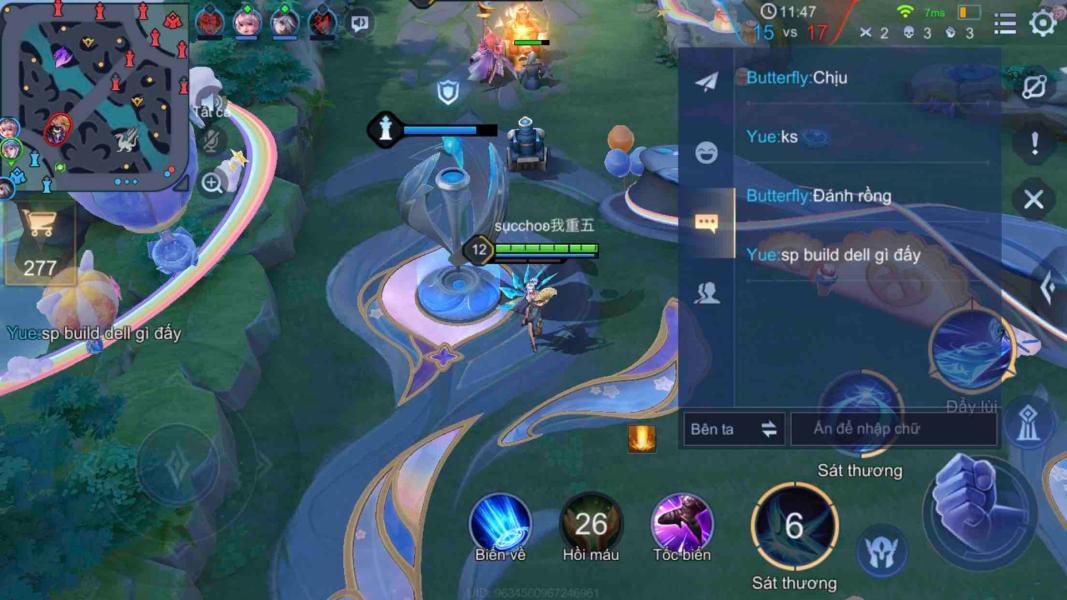Open the friends tab in chat panel
Viewport: 1067px width, 600px height.
point(706,292)
